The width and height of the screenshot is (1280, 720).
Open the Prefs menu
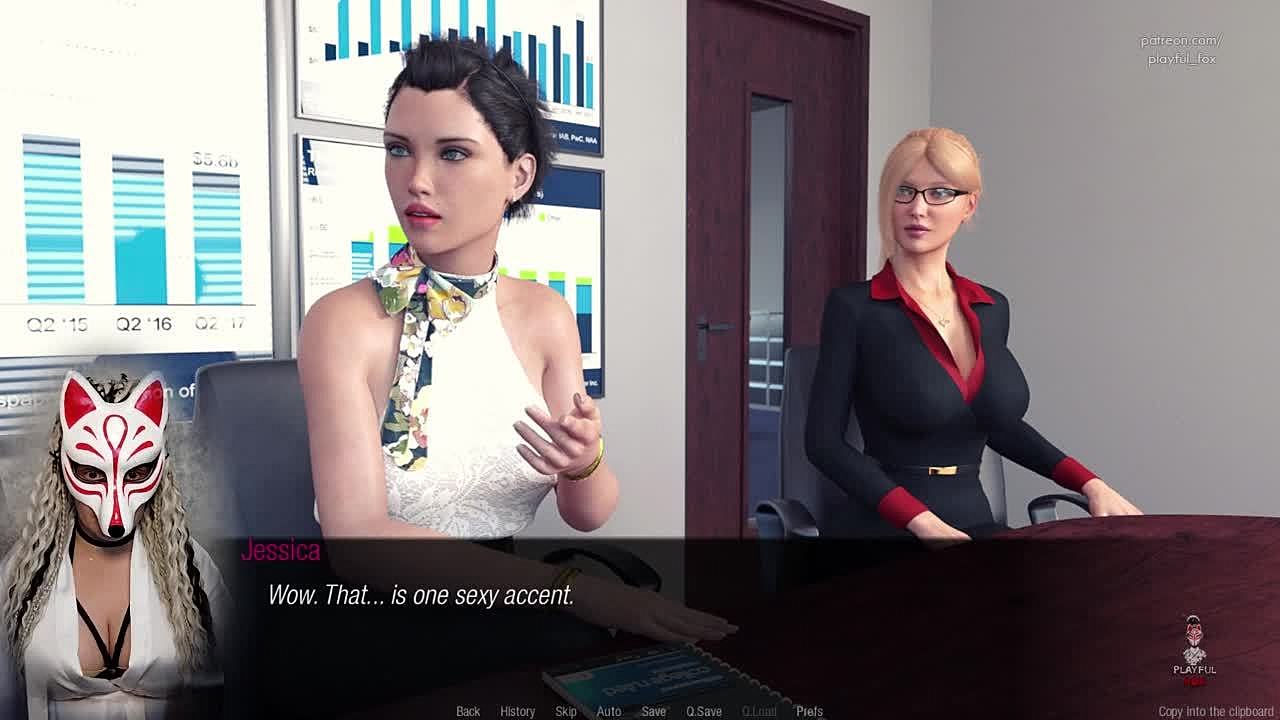810,711
